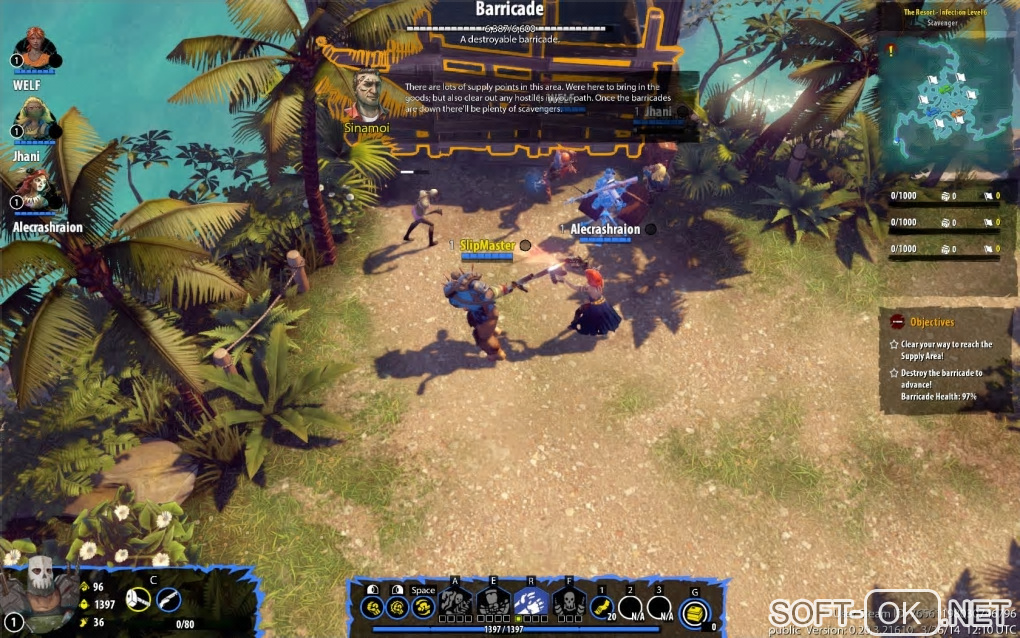The image size is (1020, 638).
Task: Equip the sledgehammer melee weapon
Action: click(x=140, y=600)
